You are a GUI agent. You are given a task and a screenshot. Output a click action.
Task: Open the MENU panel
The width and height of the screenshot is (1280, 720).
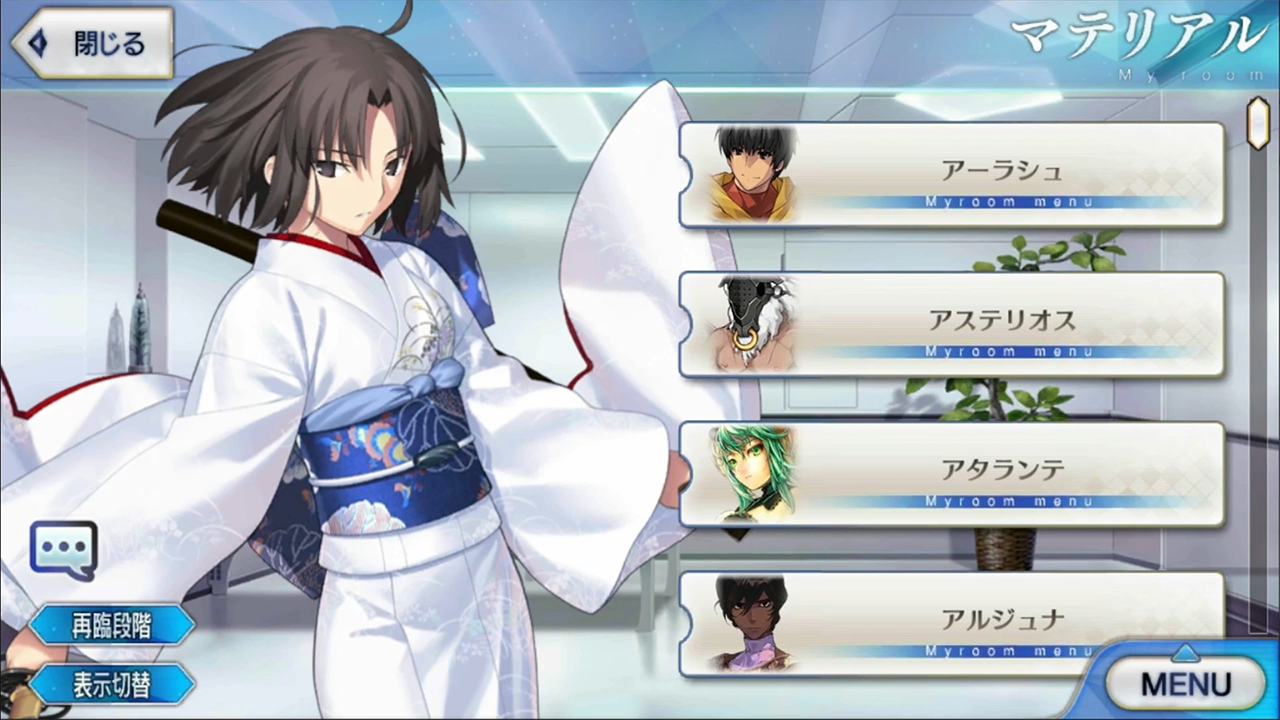(1186, 683)
